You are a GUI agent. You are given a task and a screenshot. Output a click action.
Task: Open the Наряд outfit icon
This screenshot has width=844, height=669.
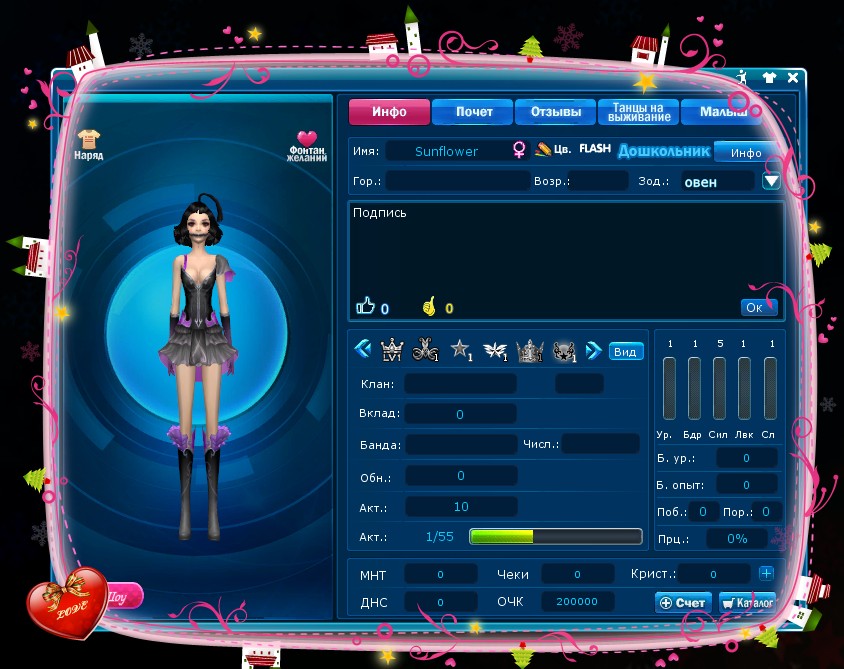click(89, 142)
